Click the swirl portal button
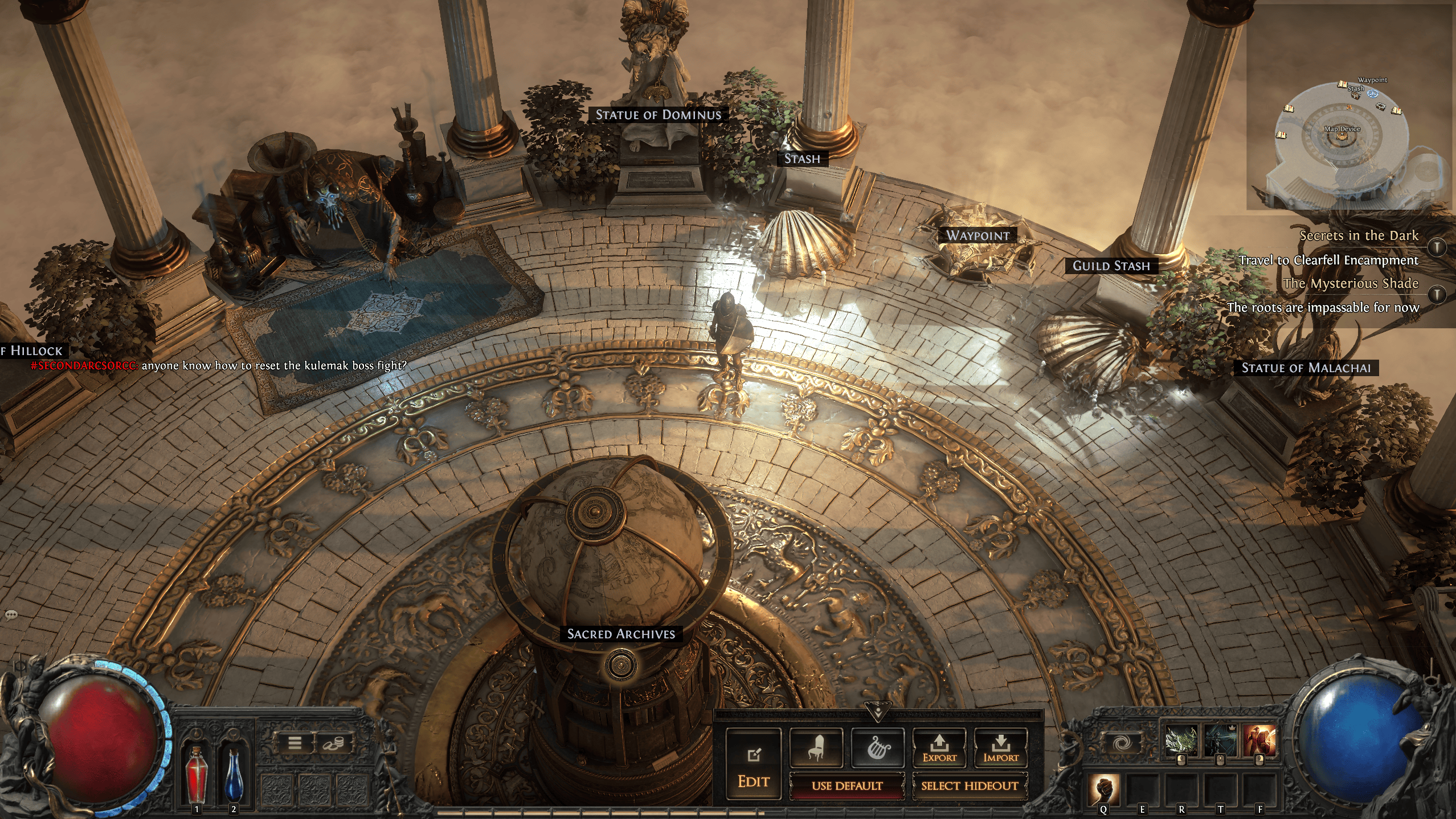 [x=1120, y=744]
